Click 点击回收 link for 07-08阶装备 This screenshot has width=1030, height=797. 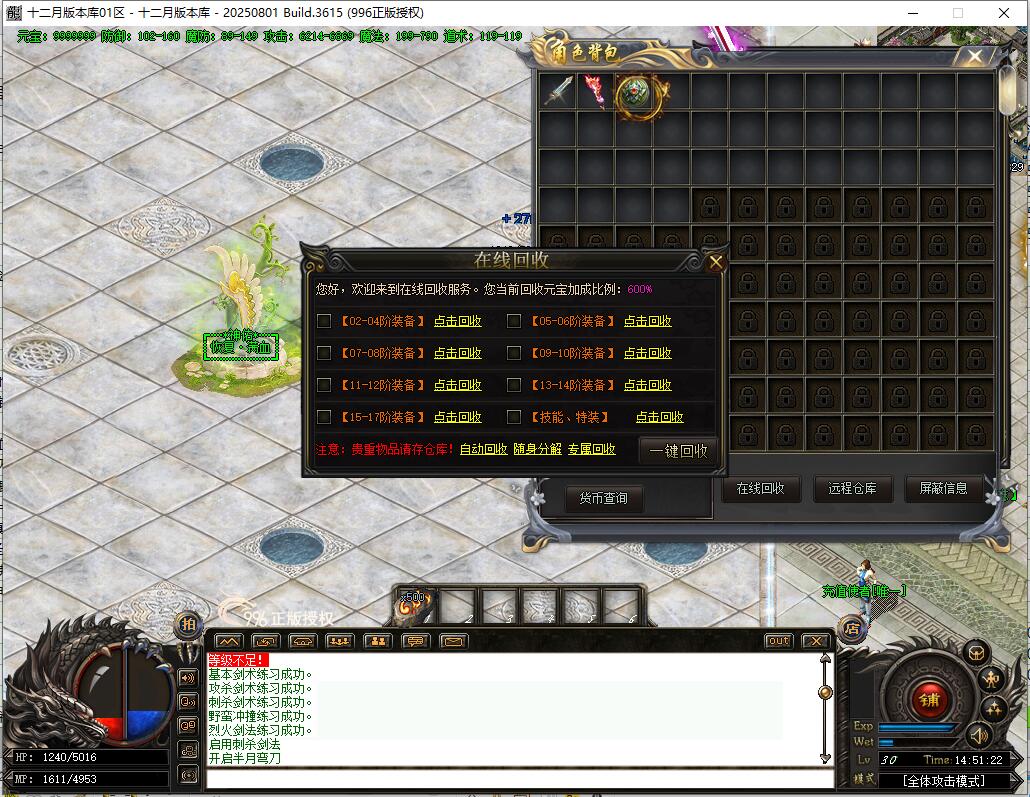458,353
